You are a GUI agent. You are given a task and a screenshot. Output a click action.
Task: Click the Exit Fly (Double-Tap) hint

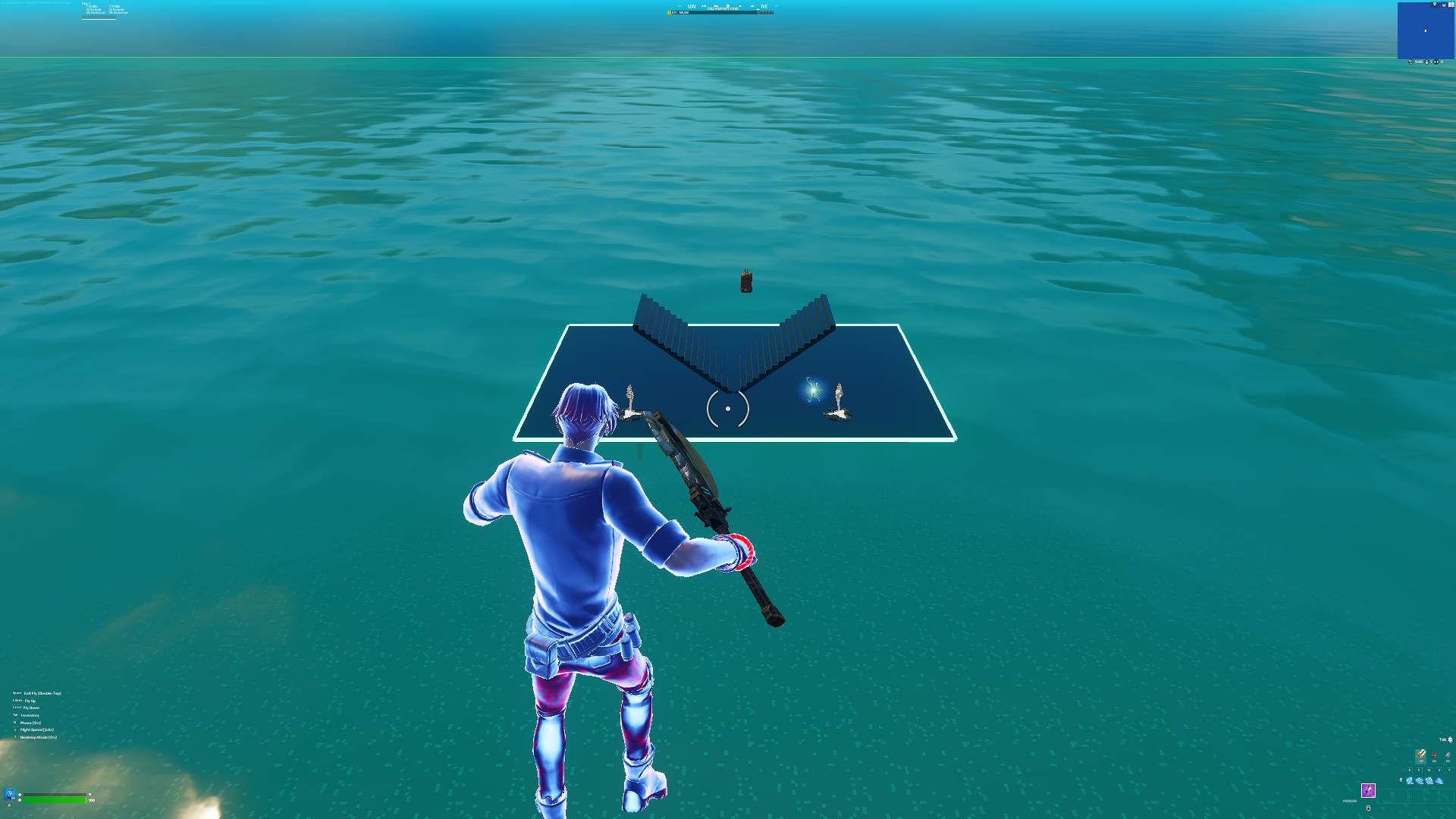tap(43, 693)
